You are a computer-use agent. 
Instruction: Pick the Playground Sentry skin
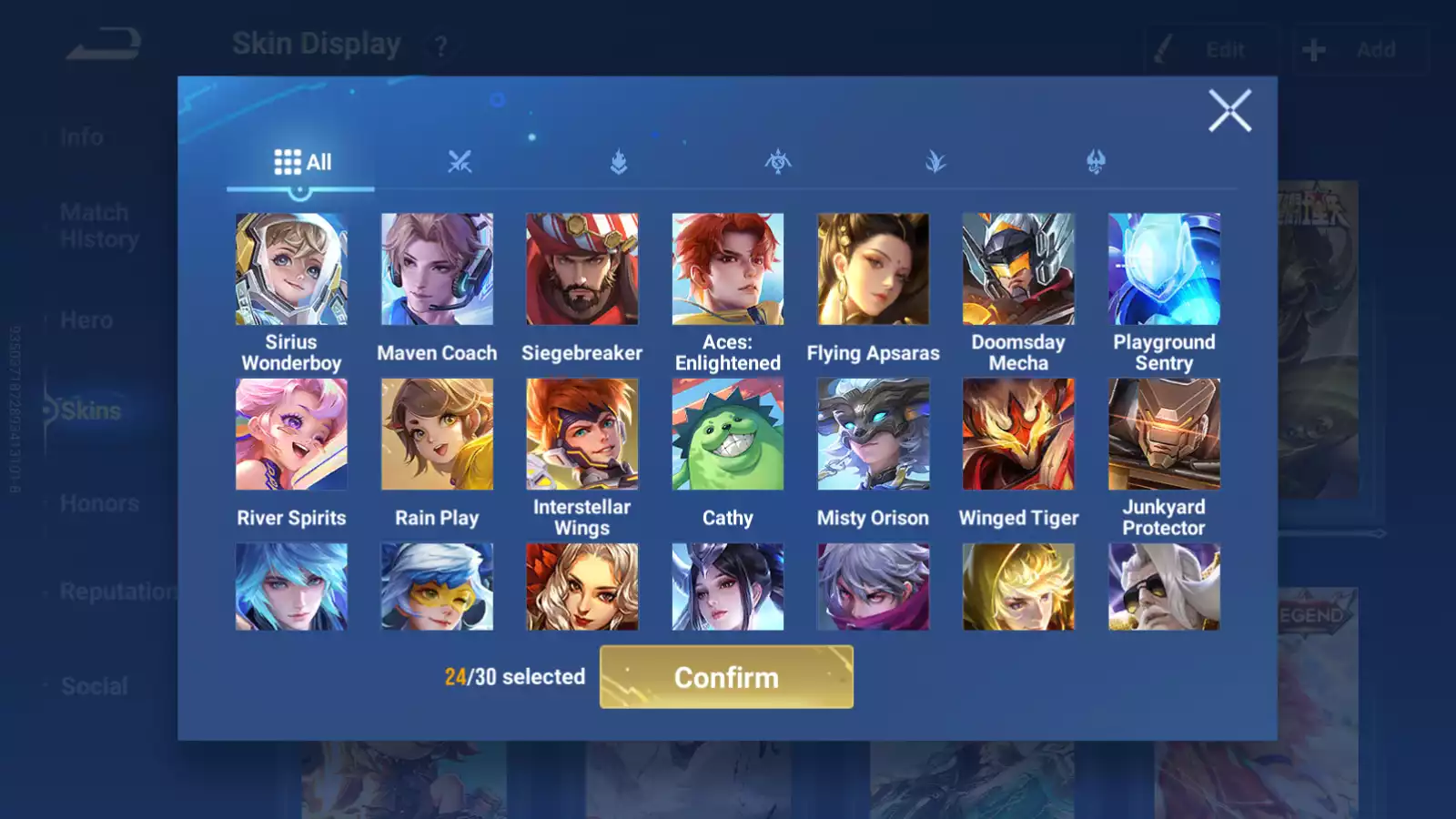coord(1164,269)
